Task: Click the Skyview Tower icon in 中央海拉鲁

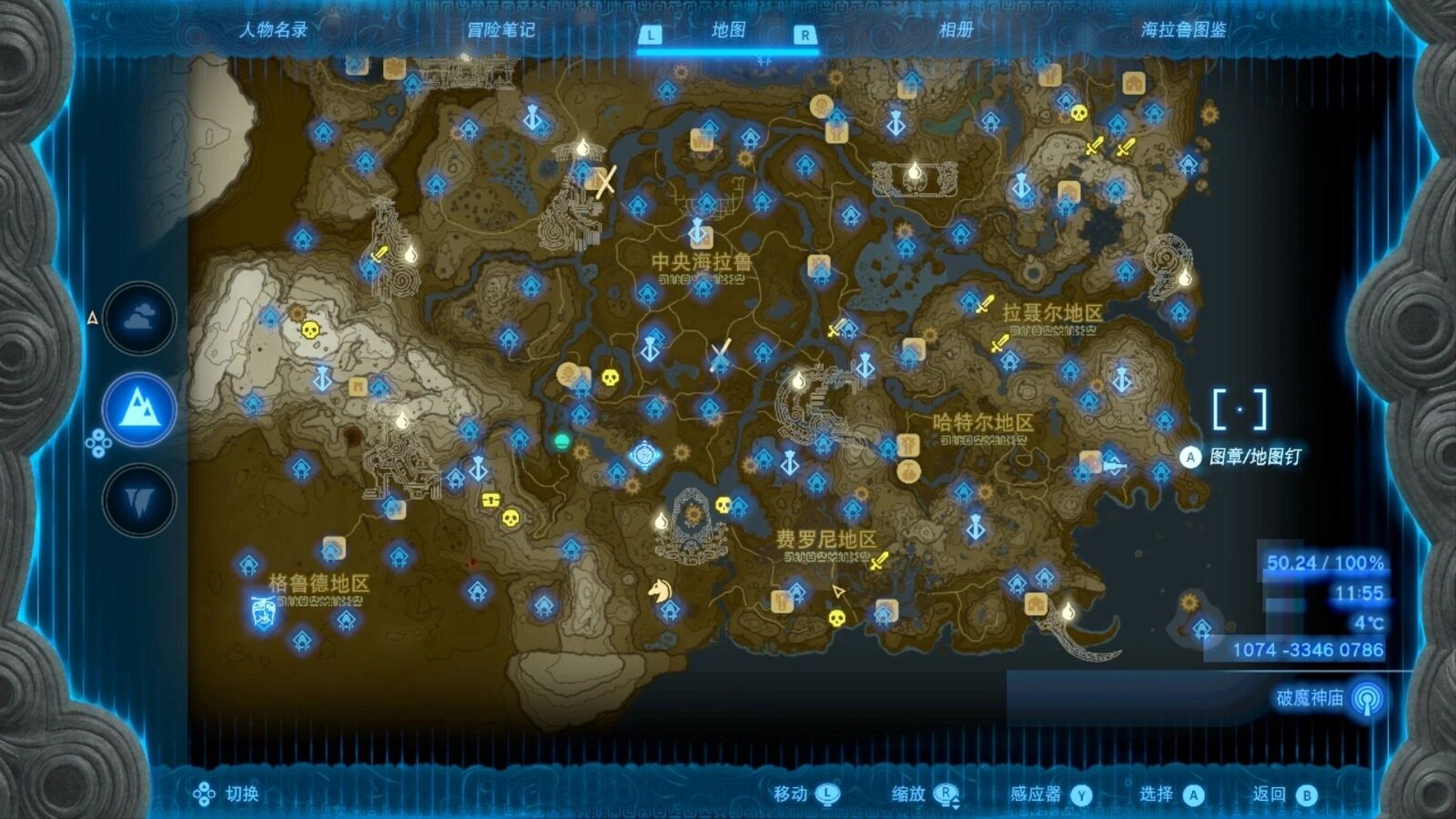Action: [697, 232]
